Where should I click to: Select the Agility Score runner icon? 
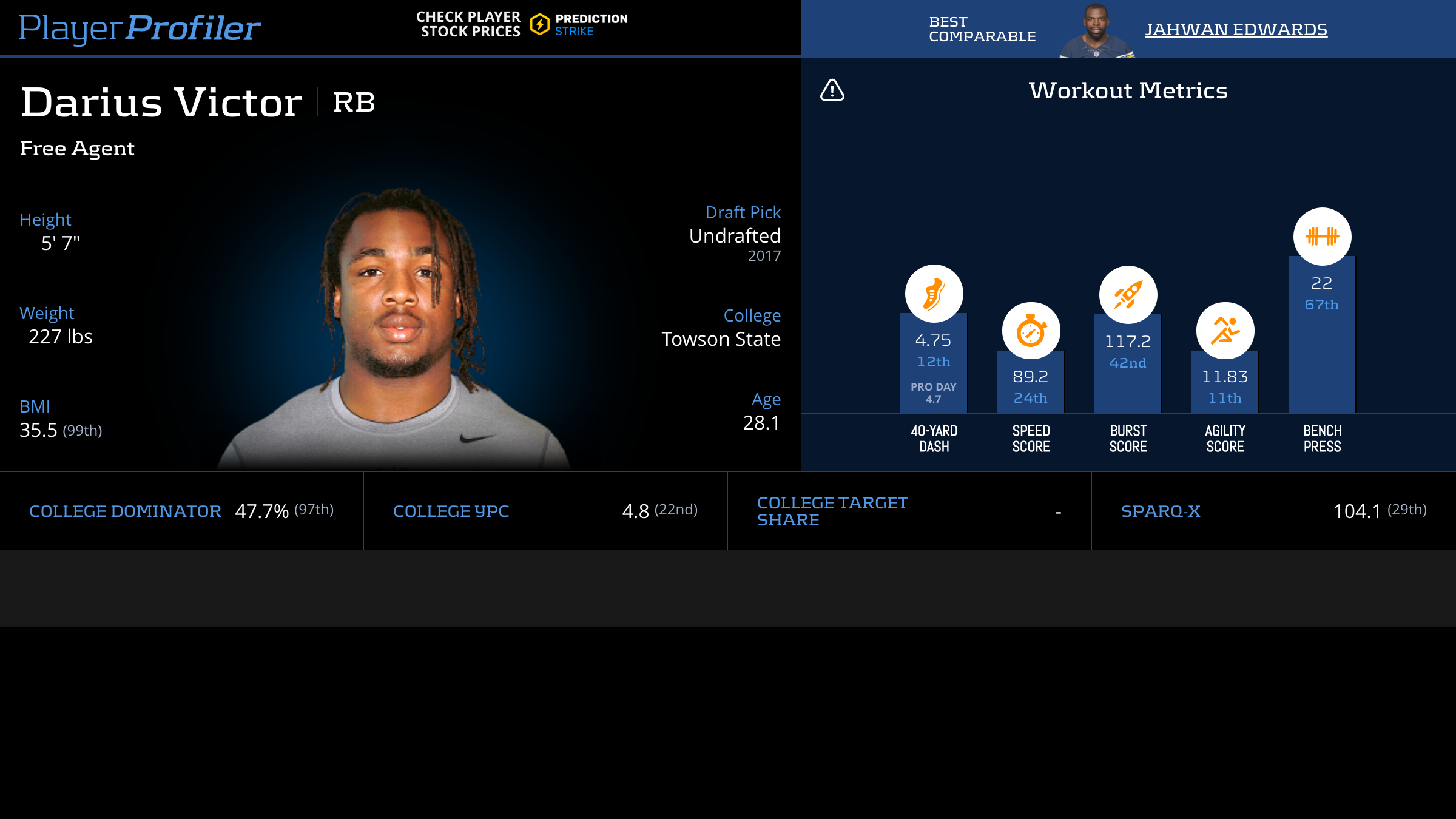(1225, 331)
